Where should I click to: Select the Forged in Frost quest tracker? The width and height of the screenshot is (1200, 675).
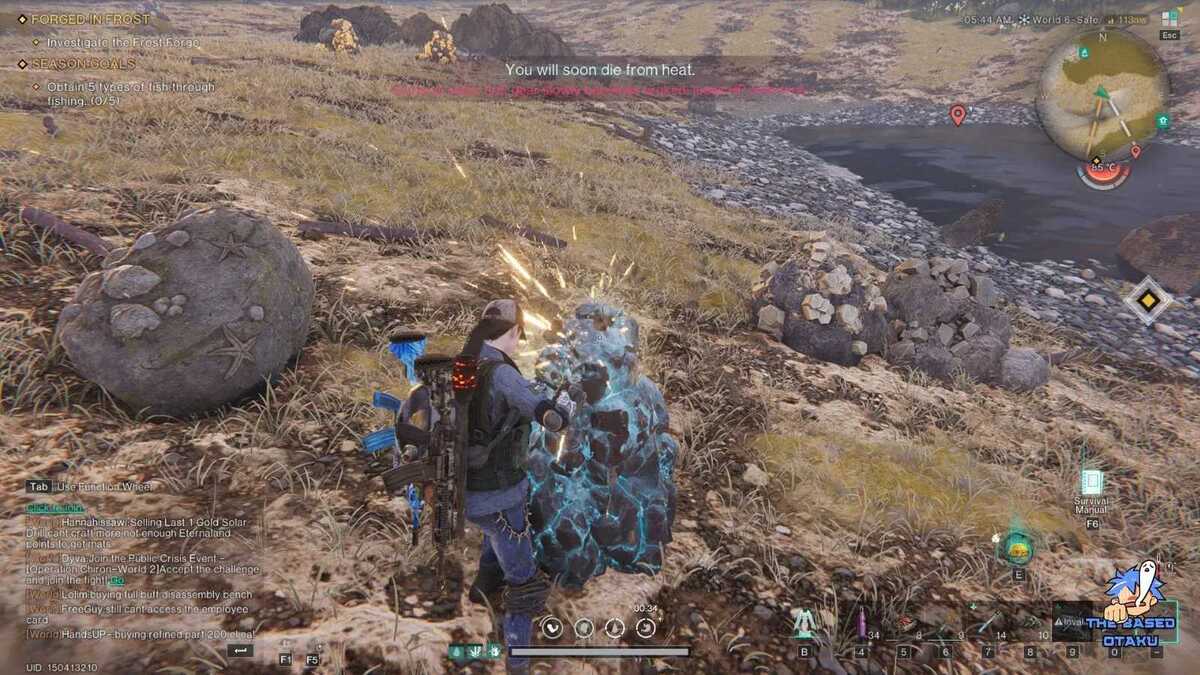click(90, 19)
